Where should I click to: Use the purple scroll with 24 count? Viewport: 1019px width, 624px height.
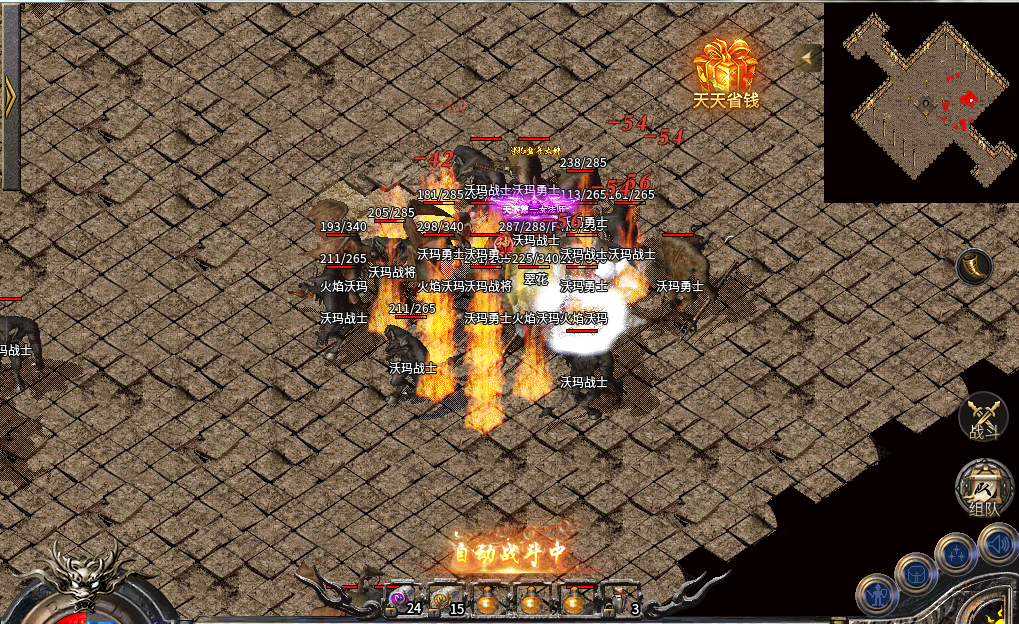pos(398,599)
